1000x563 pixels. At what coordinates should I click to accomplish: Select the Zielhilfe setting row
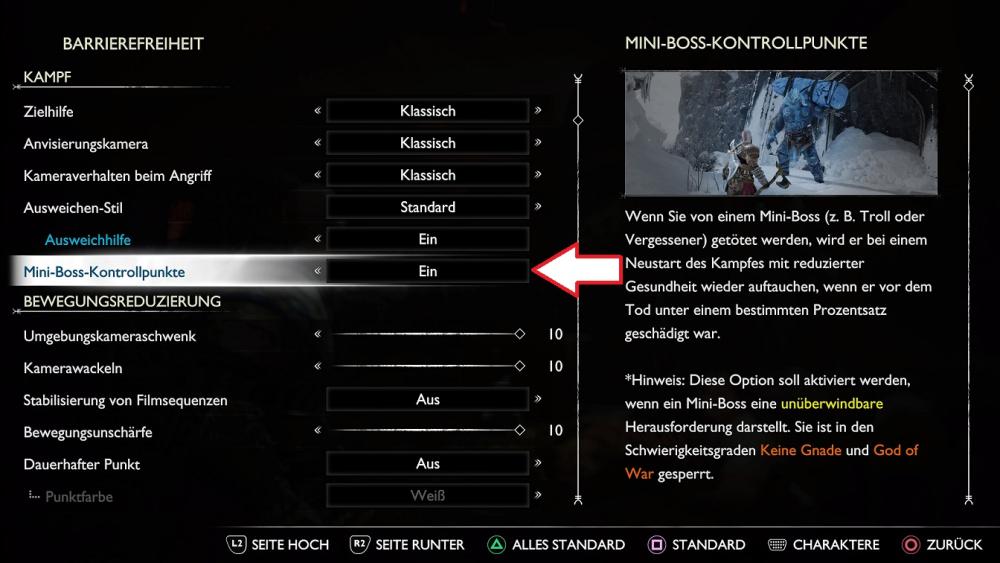pyautogui.click(x=48, y=111)
